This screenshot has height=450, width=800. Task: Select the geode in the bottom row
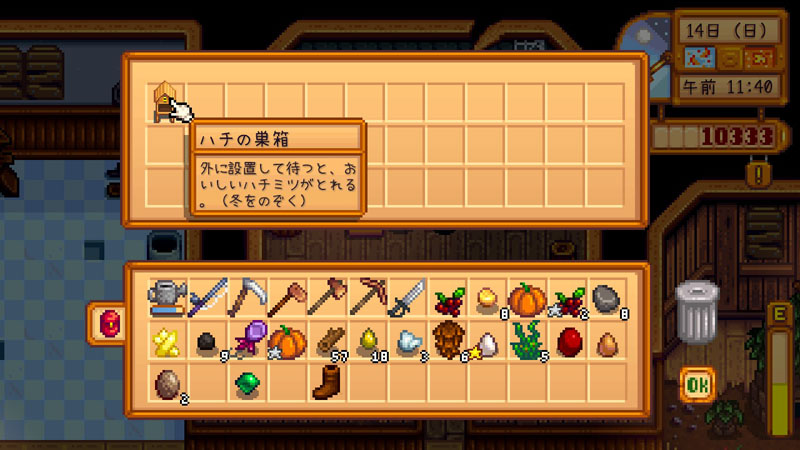(165, 381)
